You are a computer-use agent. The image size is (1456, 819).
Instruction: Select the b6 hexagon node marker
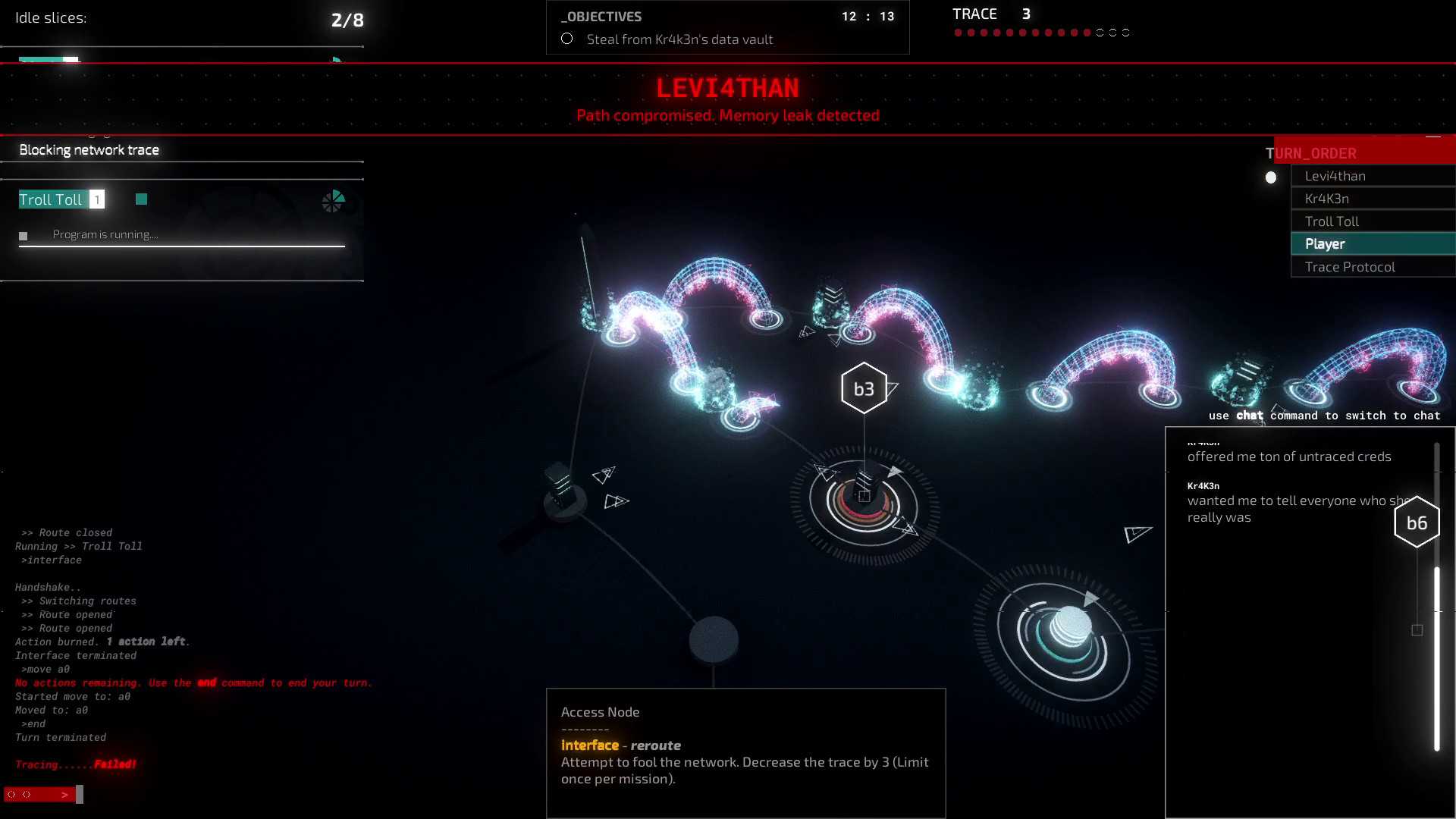(1417, 521)
